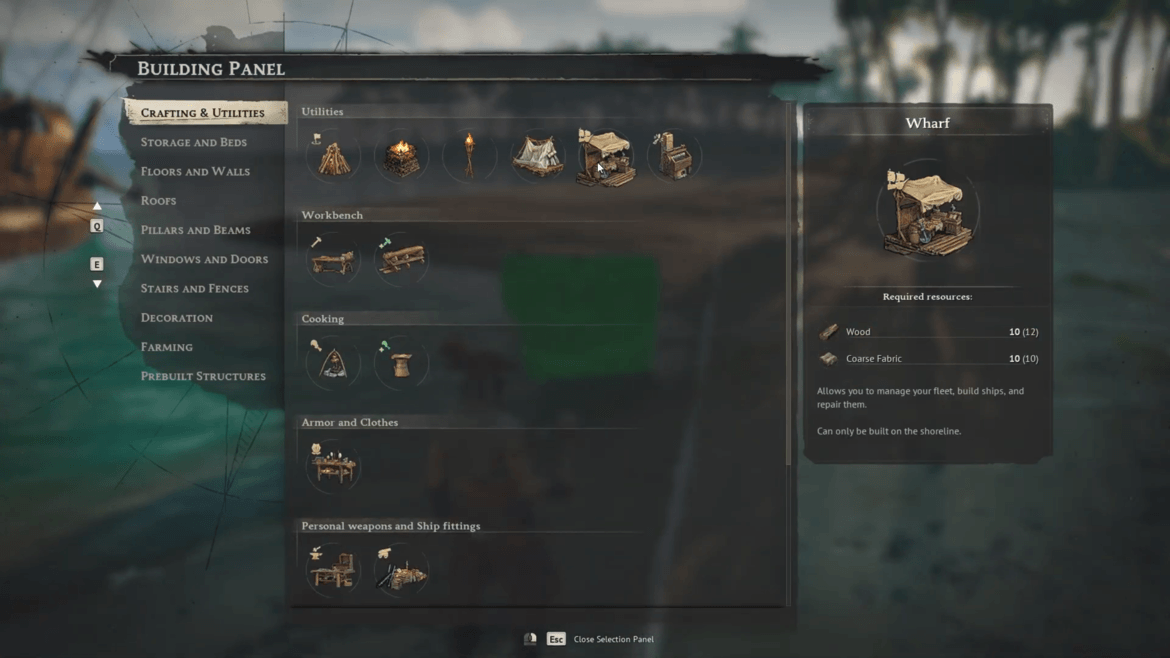Select the stacked-logs bonfire with flag icon

(333, 157)
